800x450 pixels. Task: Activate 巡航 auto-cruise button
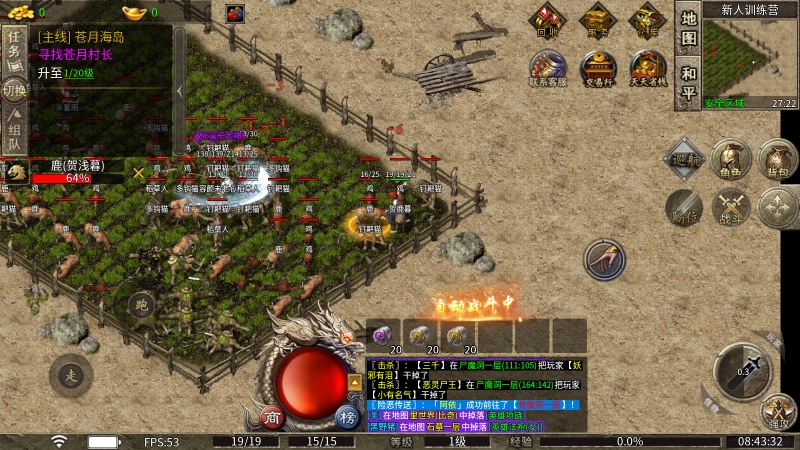(685, 158)
